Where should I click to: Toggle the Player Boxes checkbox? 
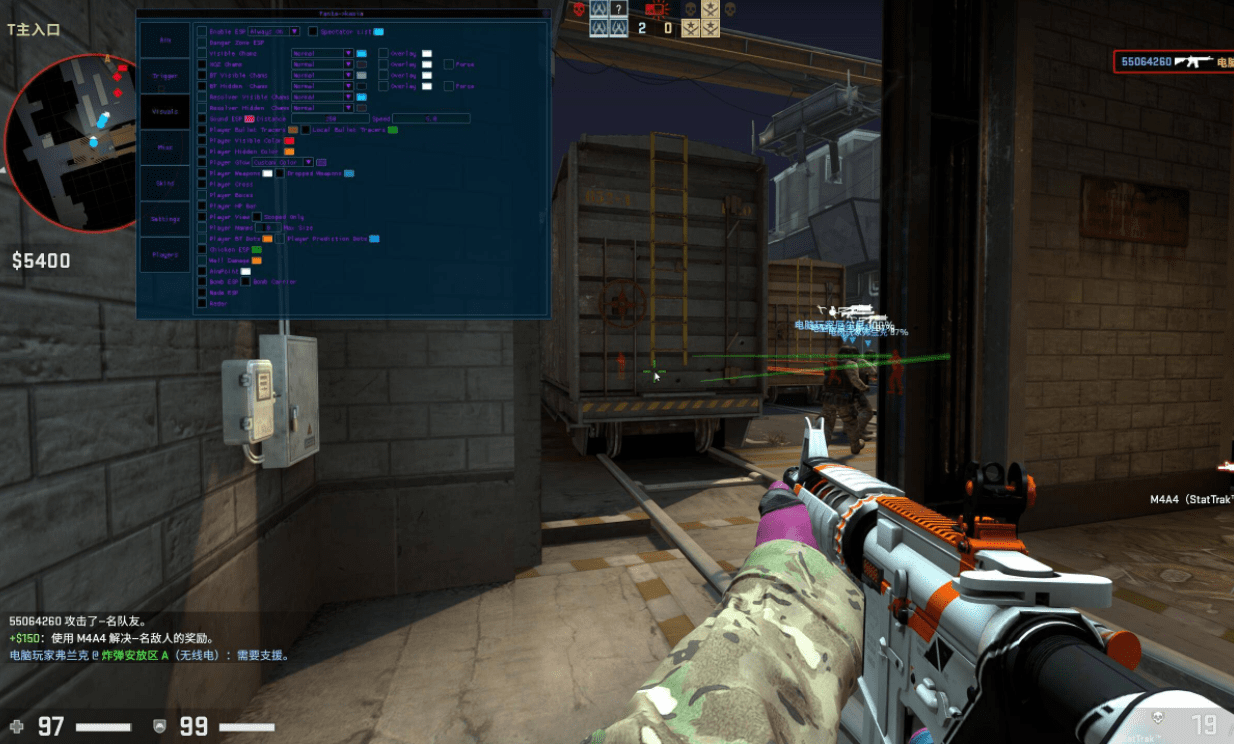202,195
